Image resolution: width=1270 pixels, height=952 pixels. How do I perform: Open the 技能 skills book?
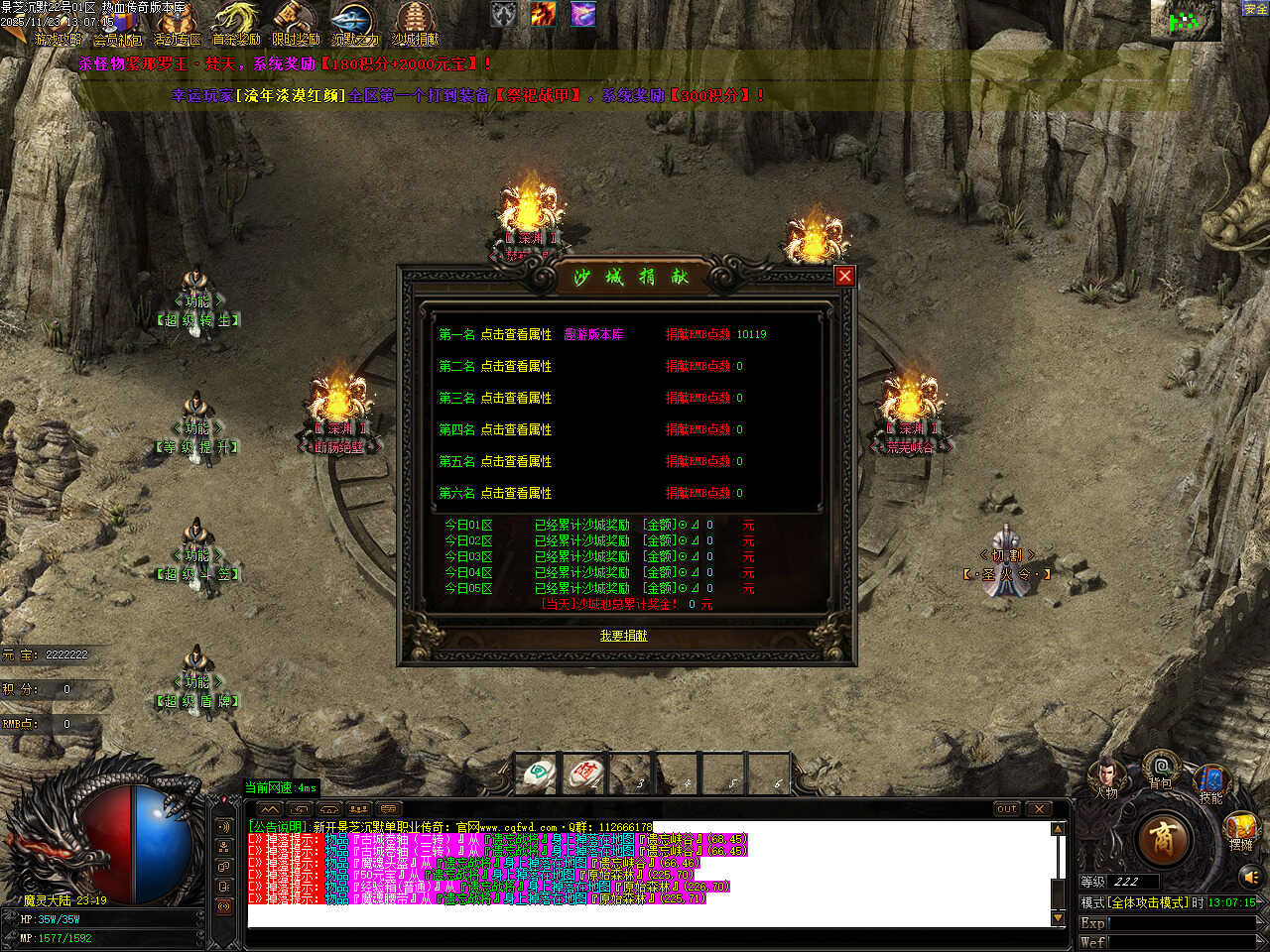(1210, 781)
